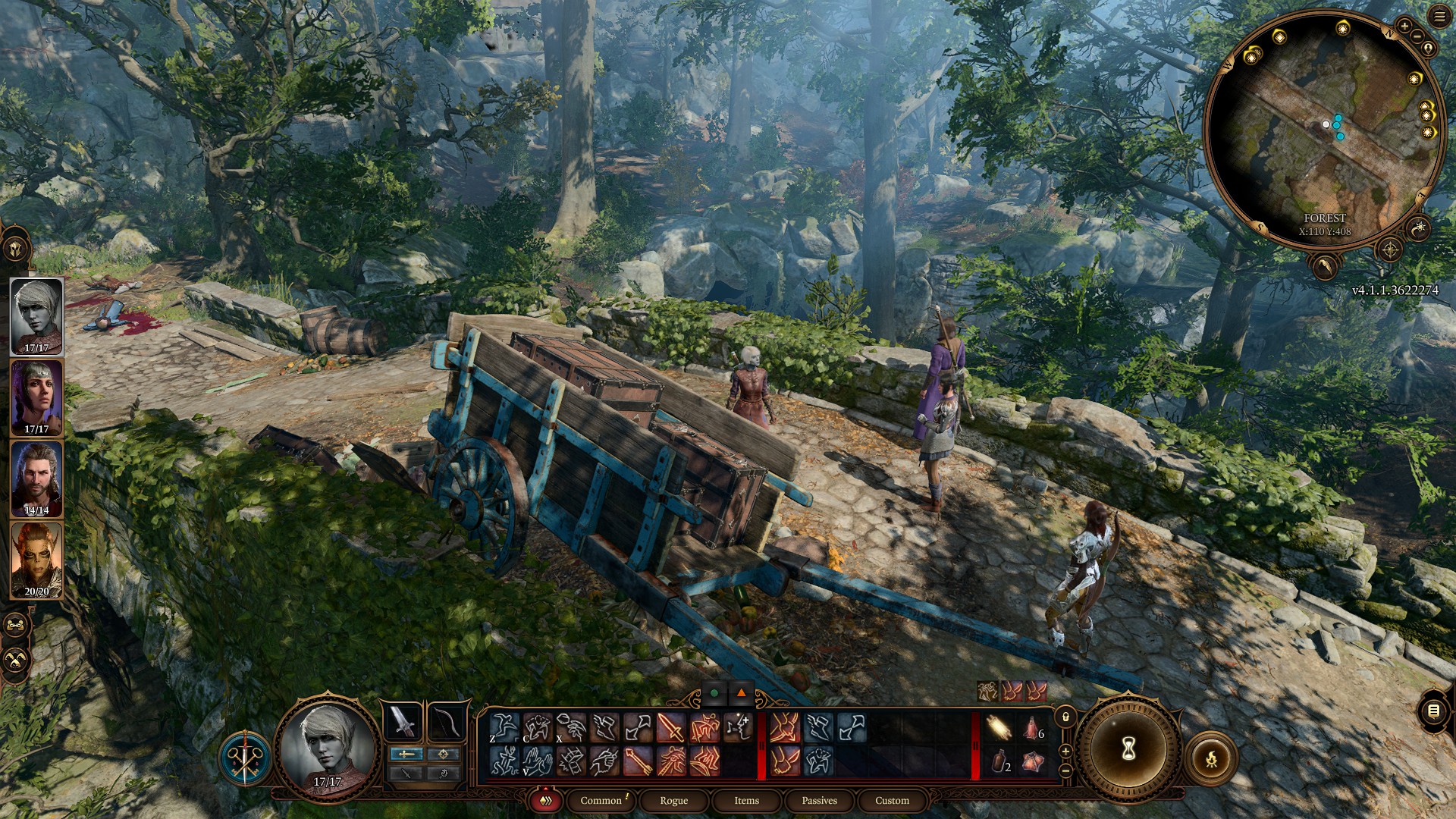Switch to the Items hotbar tab

pyautogui.click(x=745, y=801)
